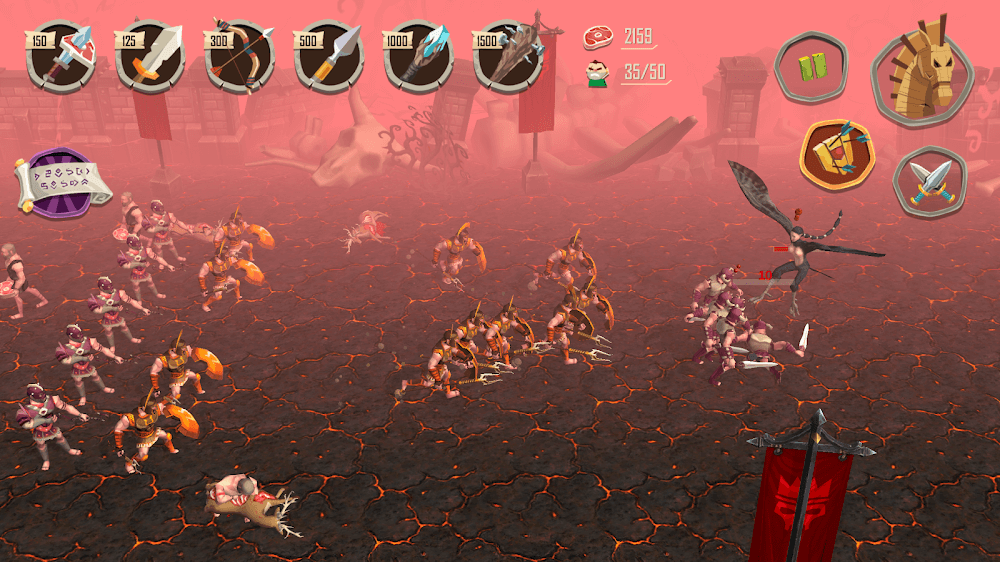Choose the crossed swords attack command
The height and width of the screenshot is (562, 1000).
click(930, 182)
